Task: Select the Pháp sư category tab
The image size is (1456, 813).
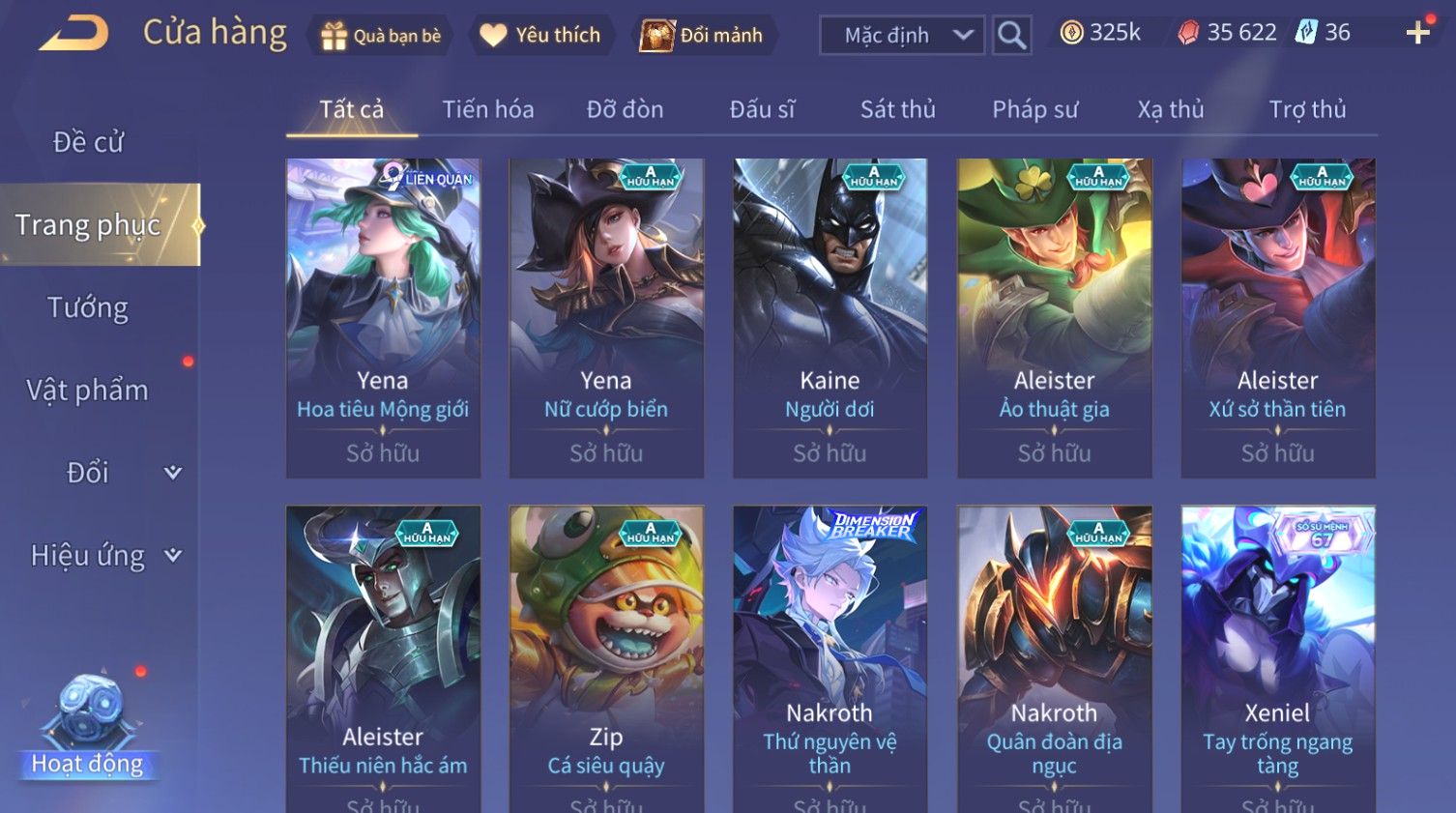Action: point(1034,109)
